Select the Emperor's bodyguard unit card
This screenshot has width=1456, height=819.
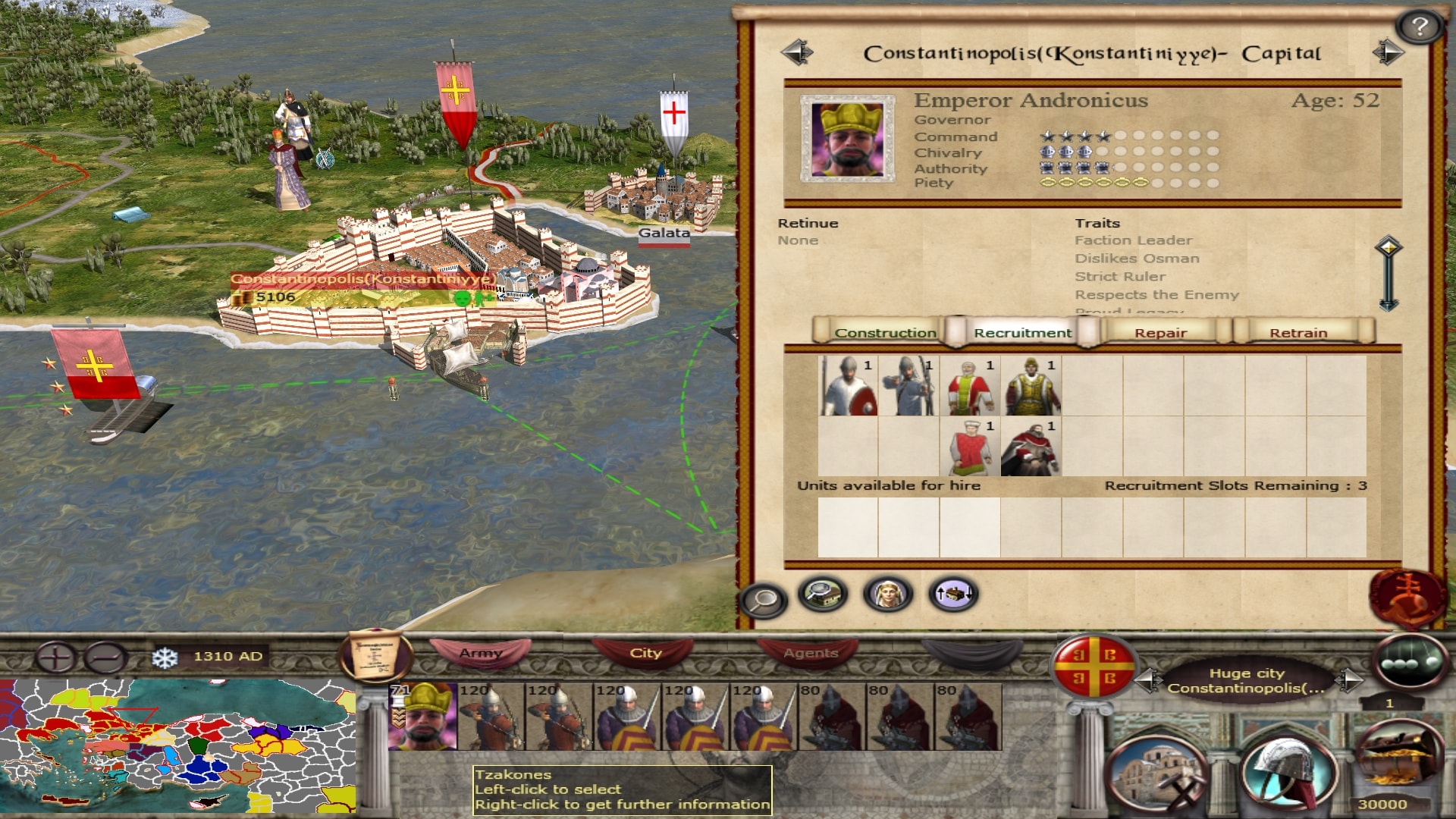click(422, 717)
